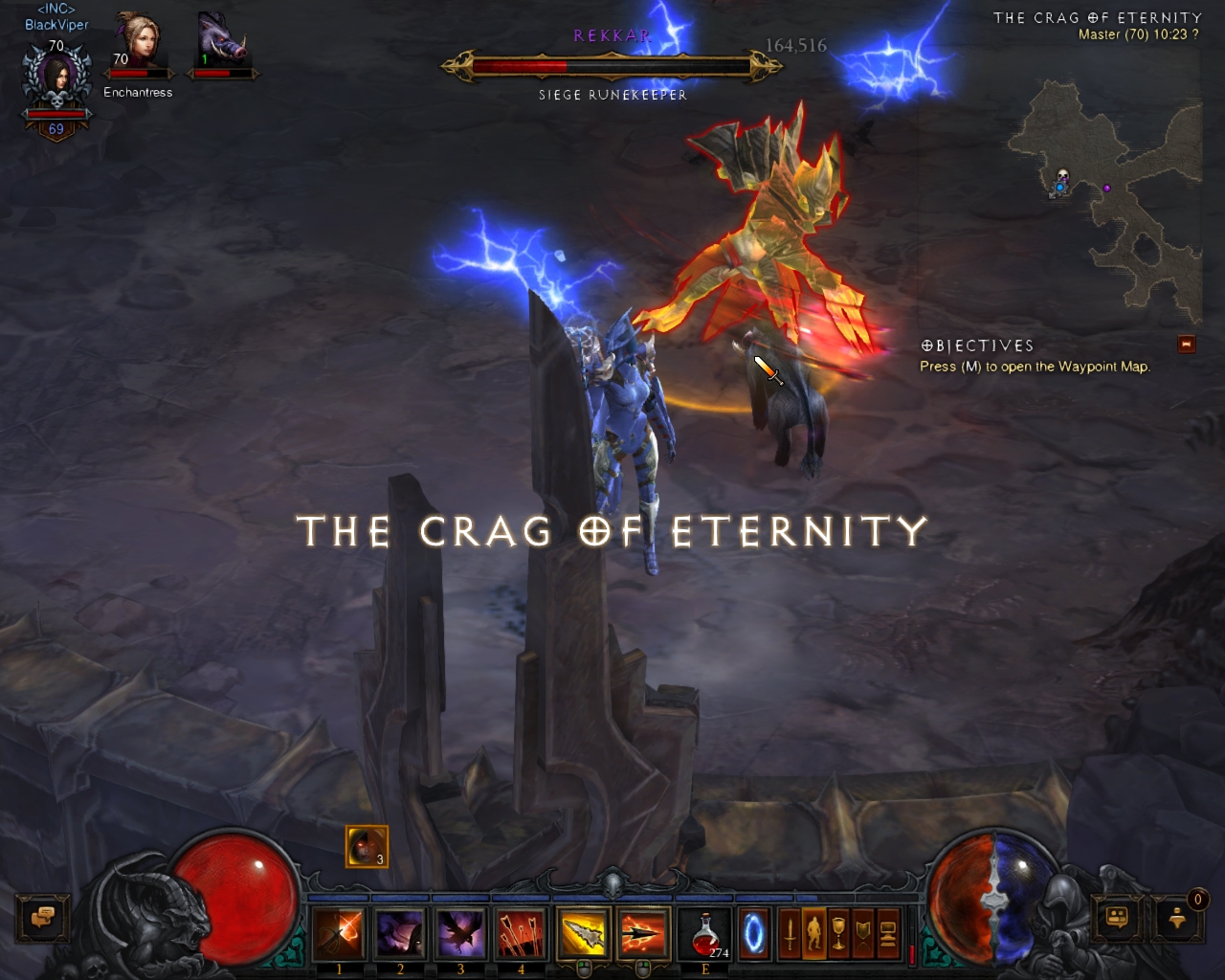The image size is (1225, 980).
Task: Summon the raven Companion in slot 3
Action: (x=460, y=935)
